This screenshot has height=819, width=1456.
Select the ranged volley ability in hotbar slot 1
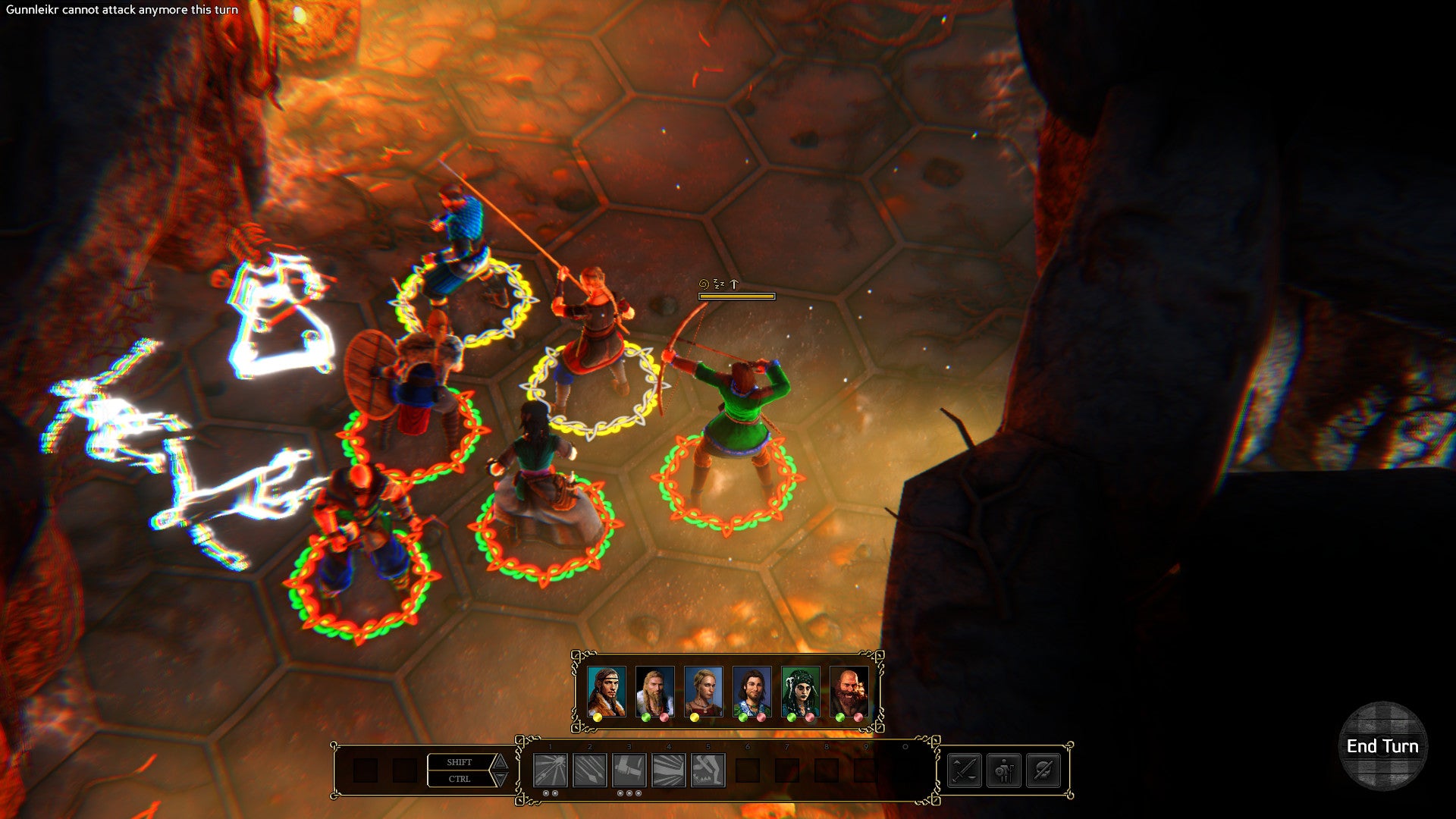(x=550, y=770)
